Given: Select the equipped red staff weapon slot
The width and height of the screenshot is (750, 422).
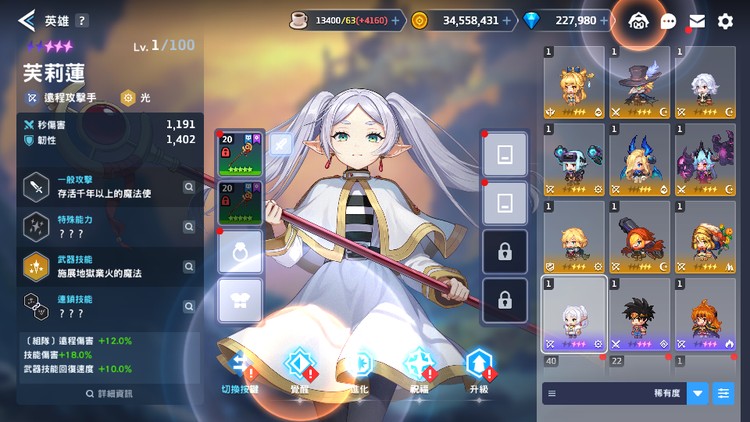Looking at the screenshot, I should [240, 153].
